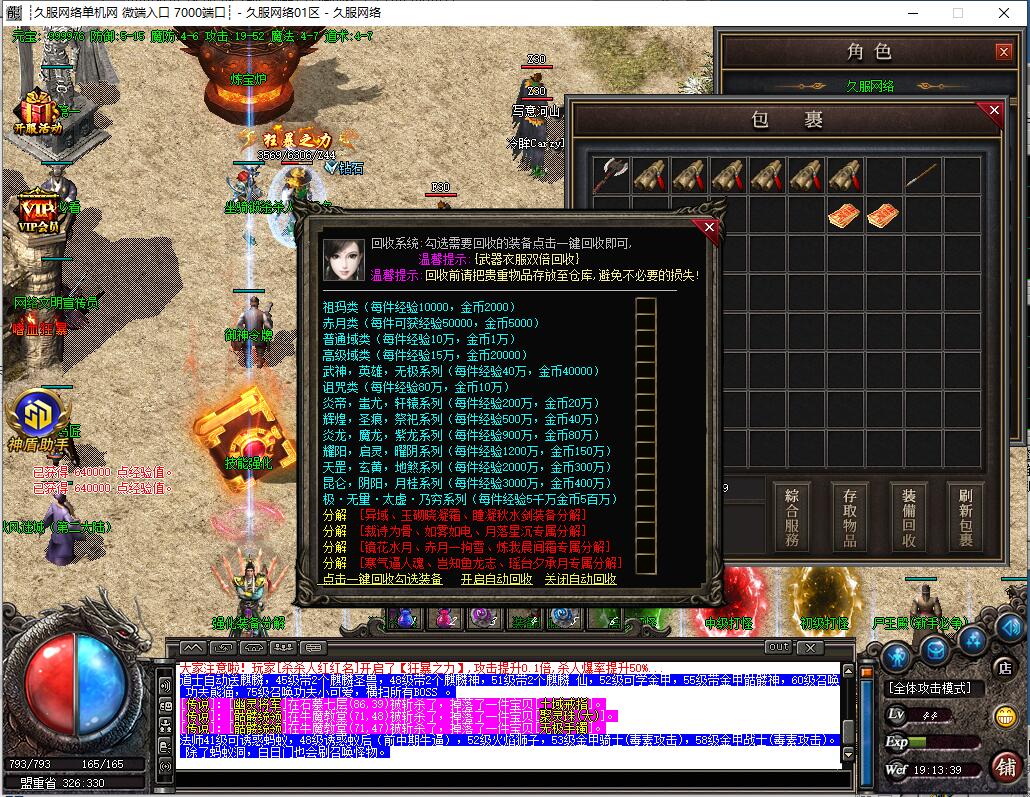Toggle the 全体攻击模式 attack mode label

pyautogui.click(x=933, y=688)
